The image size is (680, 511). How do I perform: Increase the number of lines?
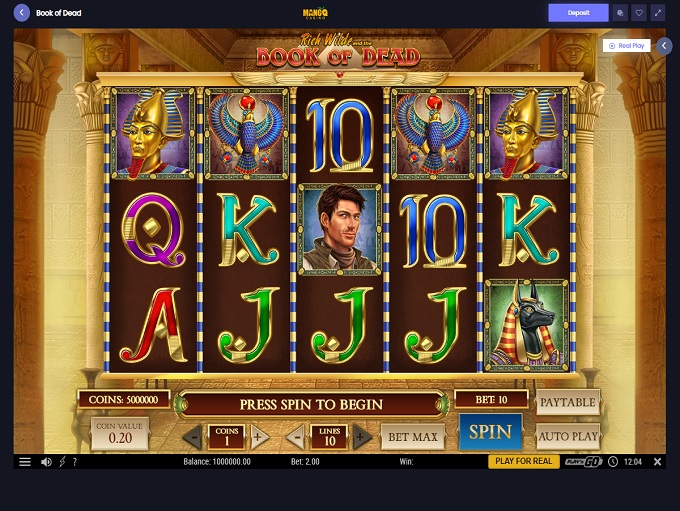362,437
